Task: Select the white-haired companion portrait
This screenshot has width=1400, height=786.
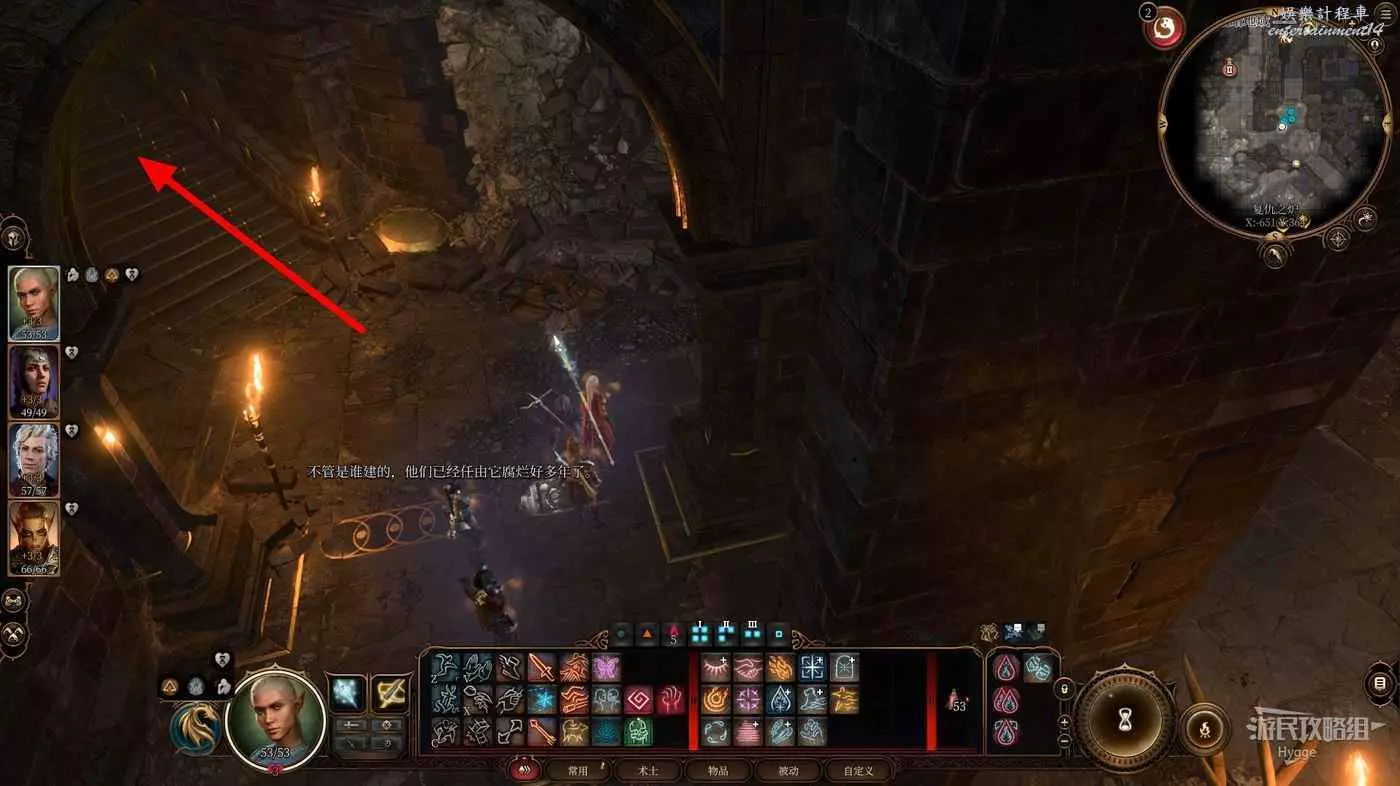Action: pos(34,460)
